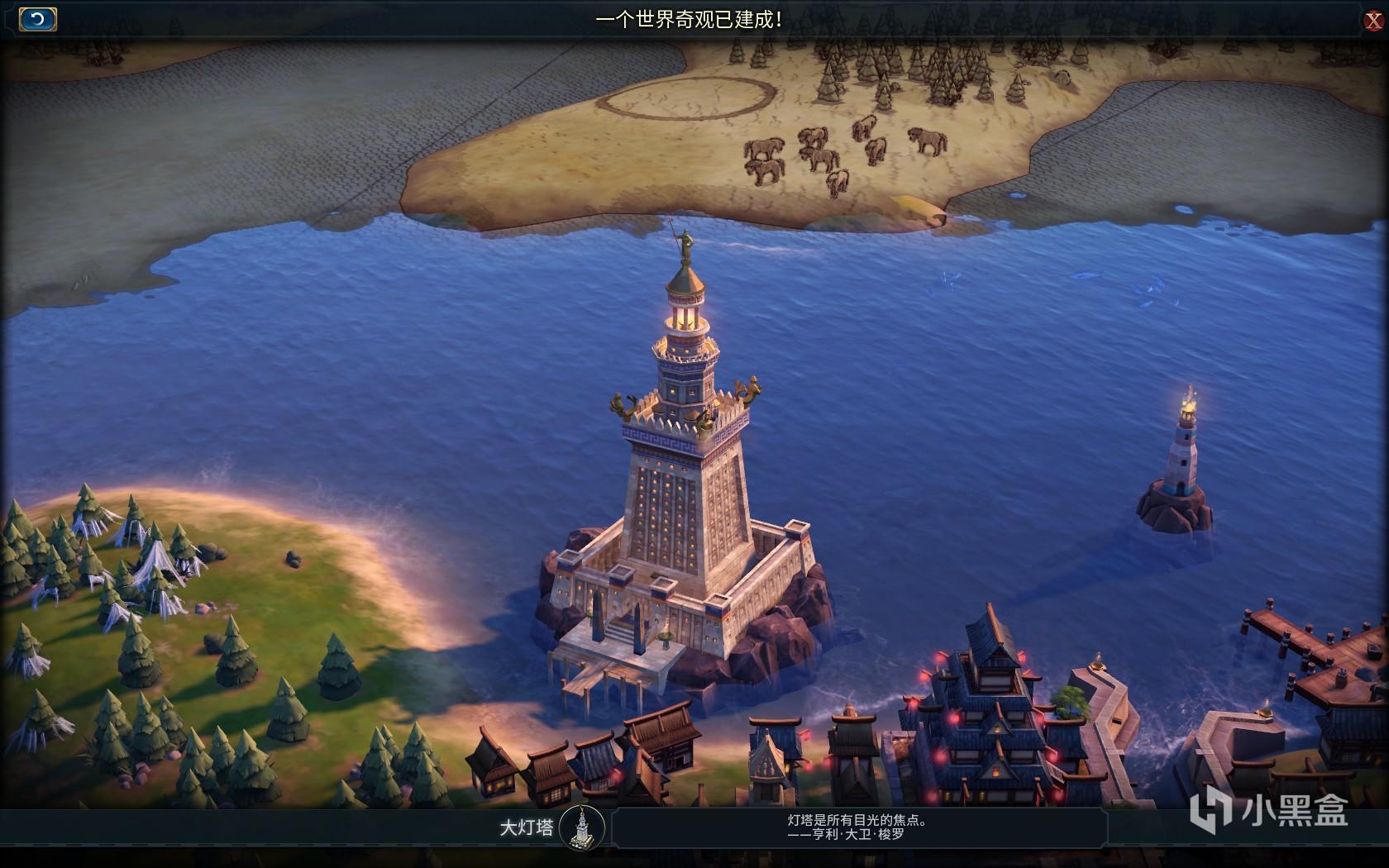This screenshot has height=868, width=1389.
Task: Close the wonder completed screen
Action: [x=1372, y=21]
